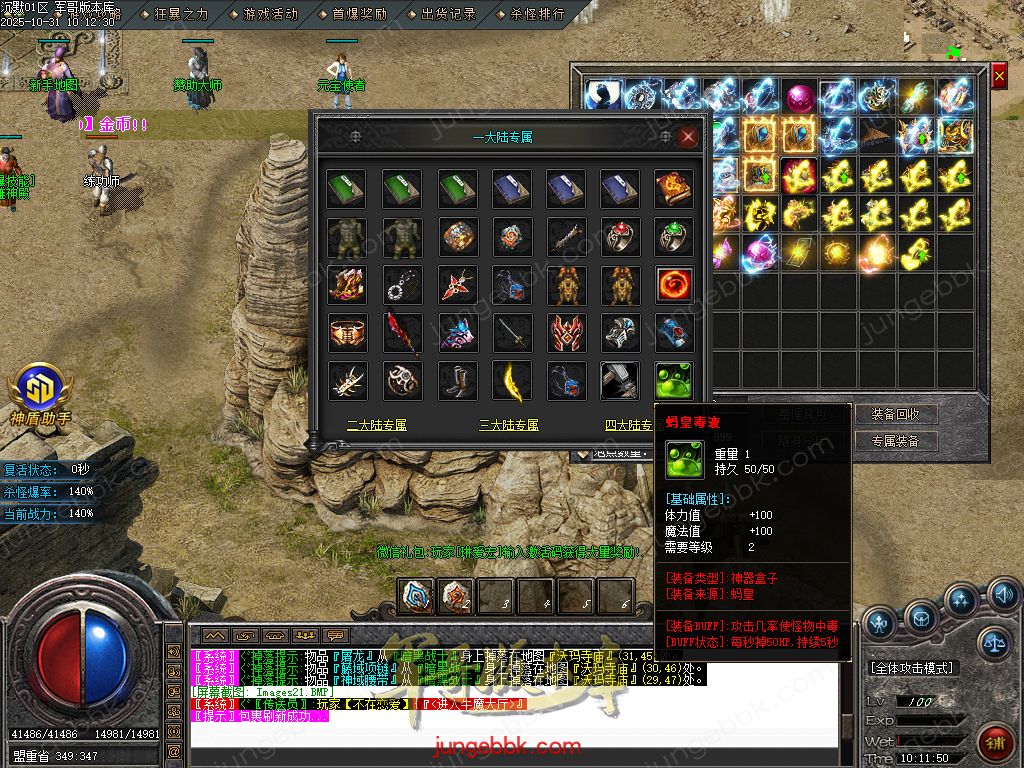Switch to the 三大陆专属 list
The height and width of the screenshot is (768, 1024).
pos(508,425)
